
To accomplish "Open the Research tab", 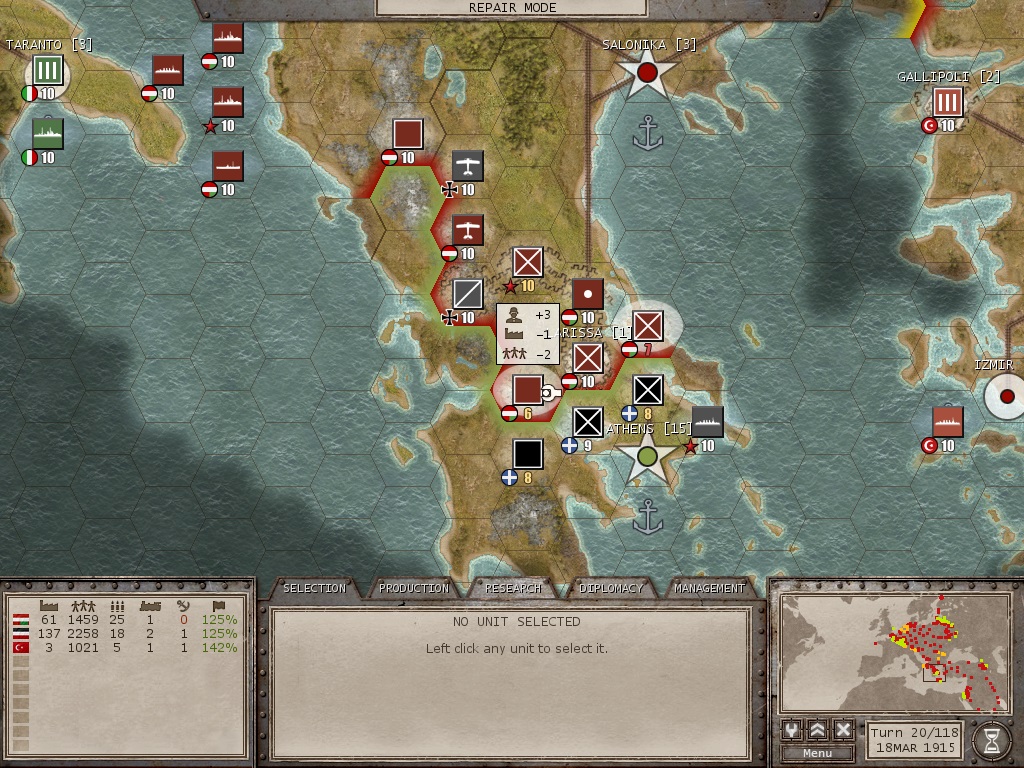I will 513,588.
